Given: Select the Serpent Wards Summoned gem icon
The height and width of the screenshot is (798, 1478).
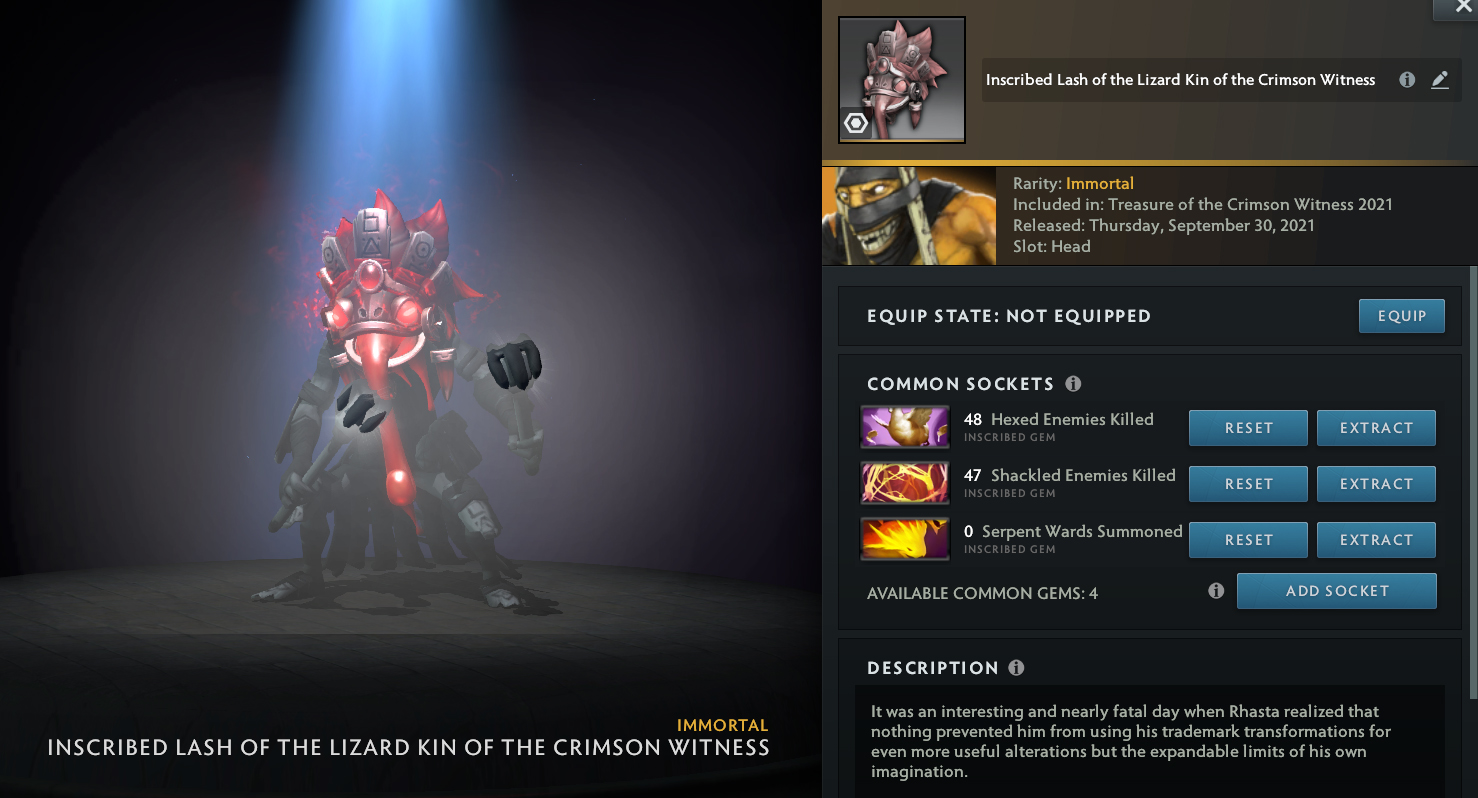Looking at the screenshot, I should [x=905, y=539].
